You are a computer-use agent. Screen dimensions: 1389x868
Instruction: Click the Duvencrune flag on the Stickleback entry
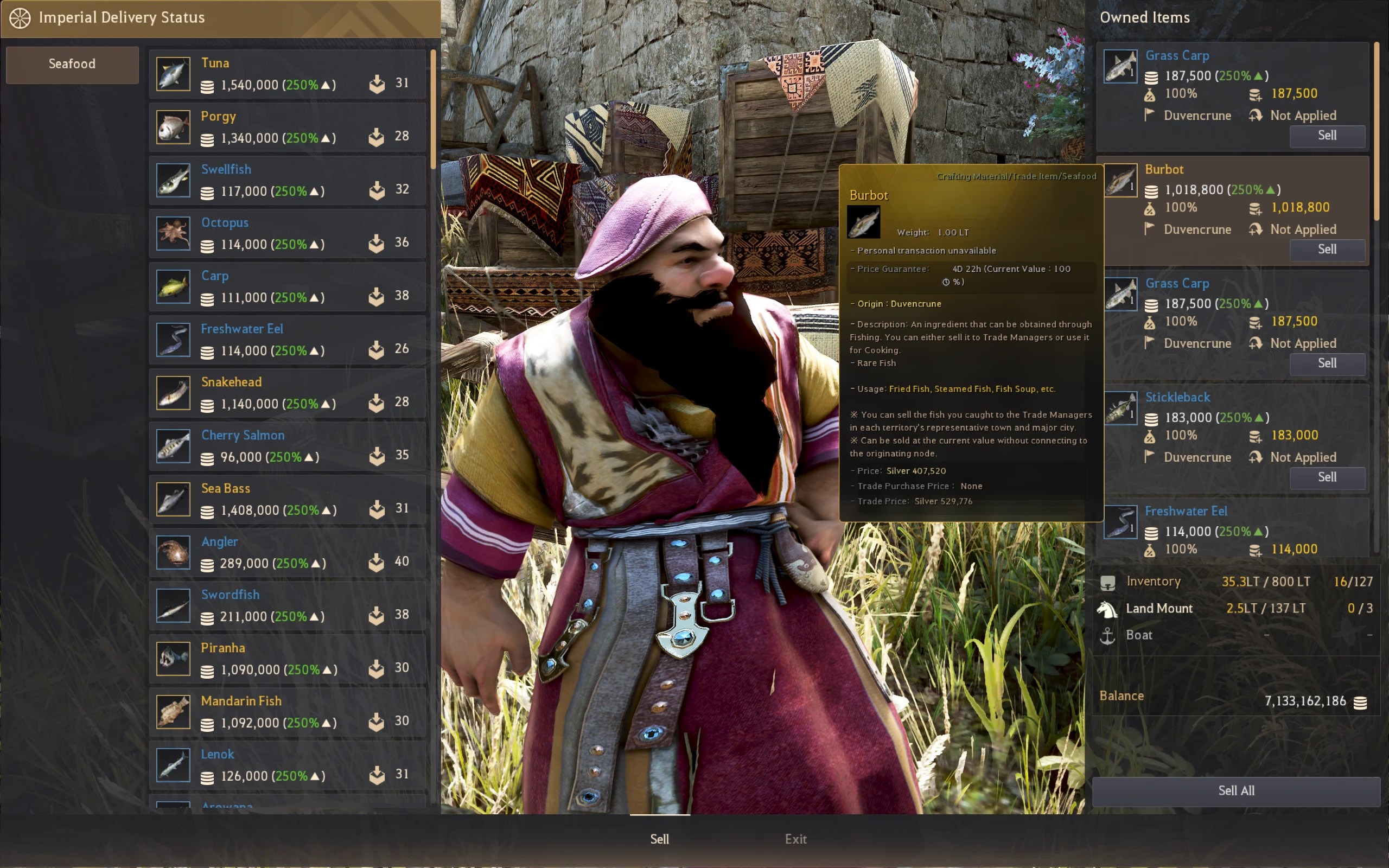coord(1150,457)
